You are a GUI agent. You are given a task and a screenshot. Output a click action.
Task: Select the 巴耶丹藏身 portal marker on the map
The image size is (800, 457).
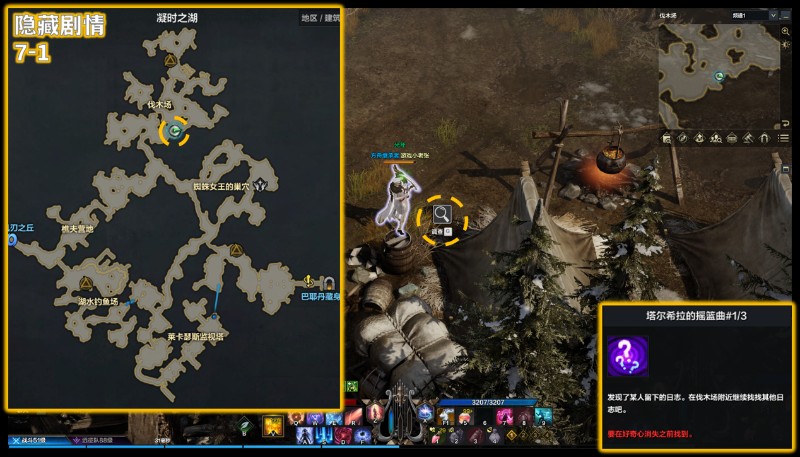click(x=310, y=281)
